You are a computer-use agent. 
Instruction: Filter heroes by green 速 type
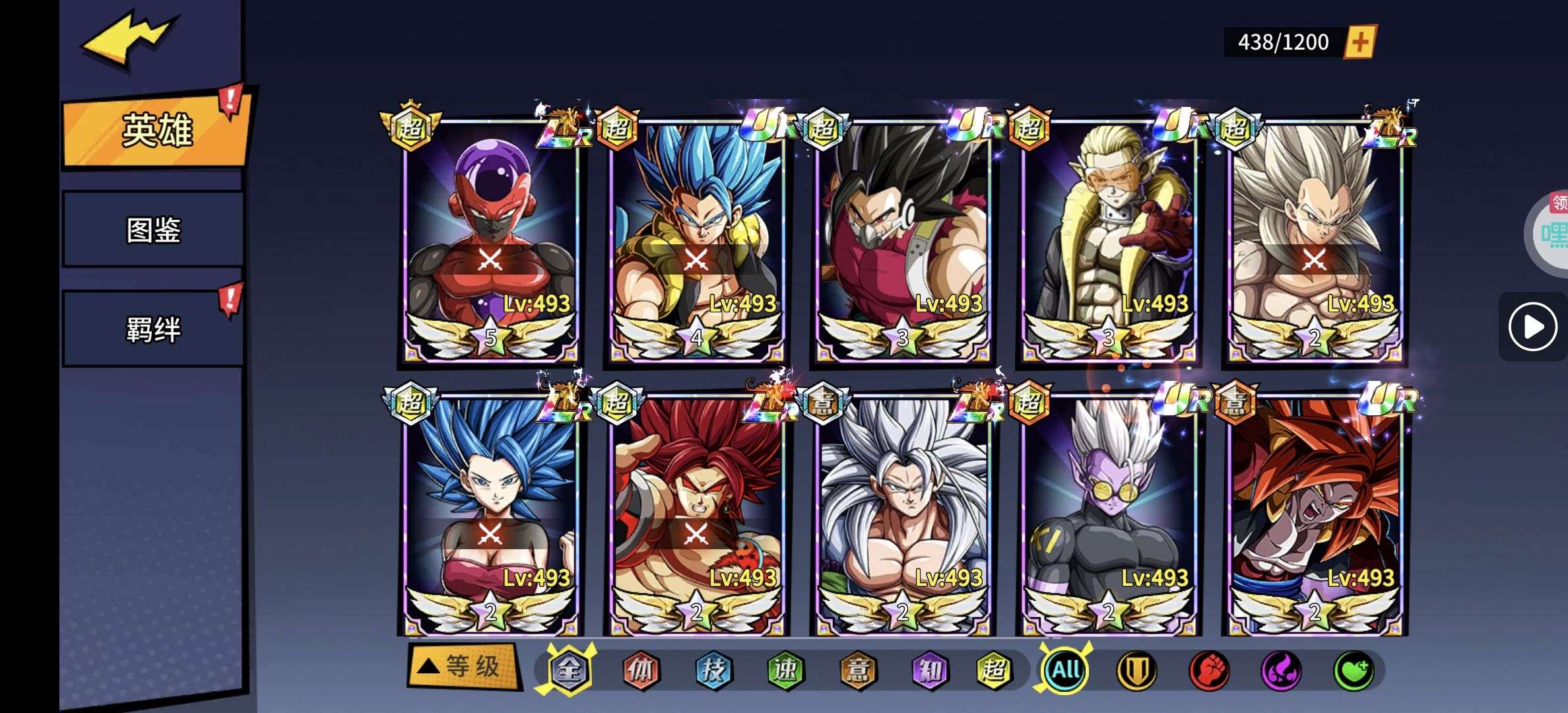(785, 671)
